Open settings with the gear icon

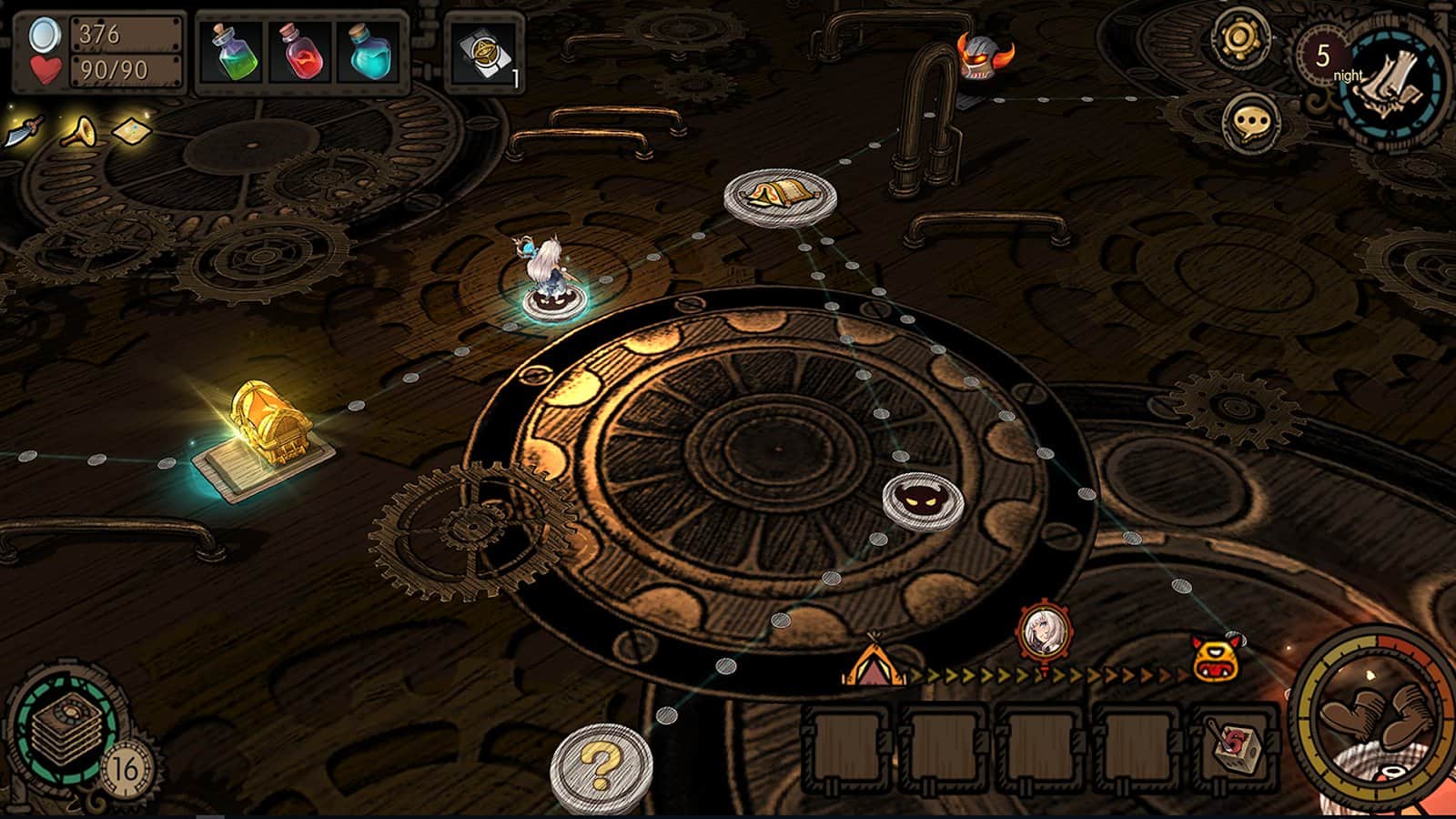click(1239, 38)
